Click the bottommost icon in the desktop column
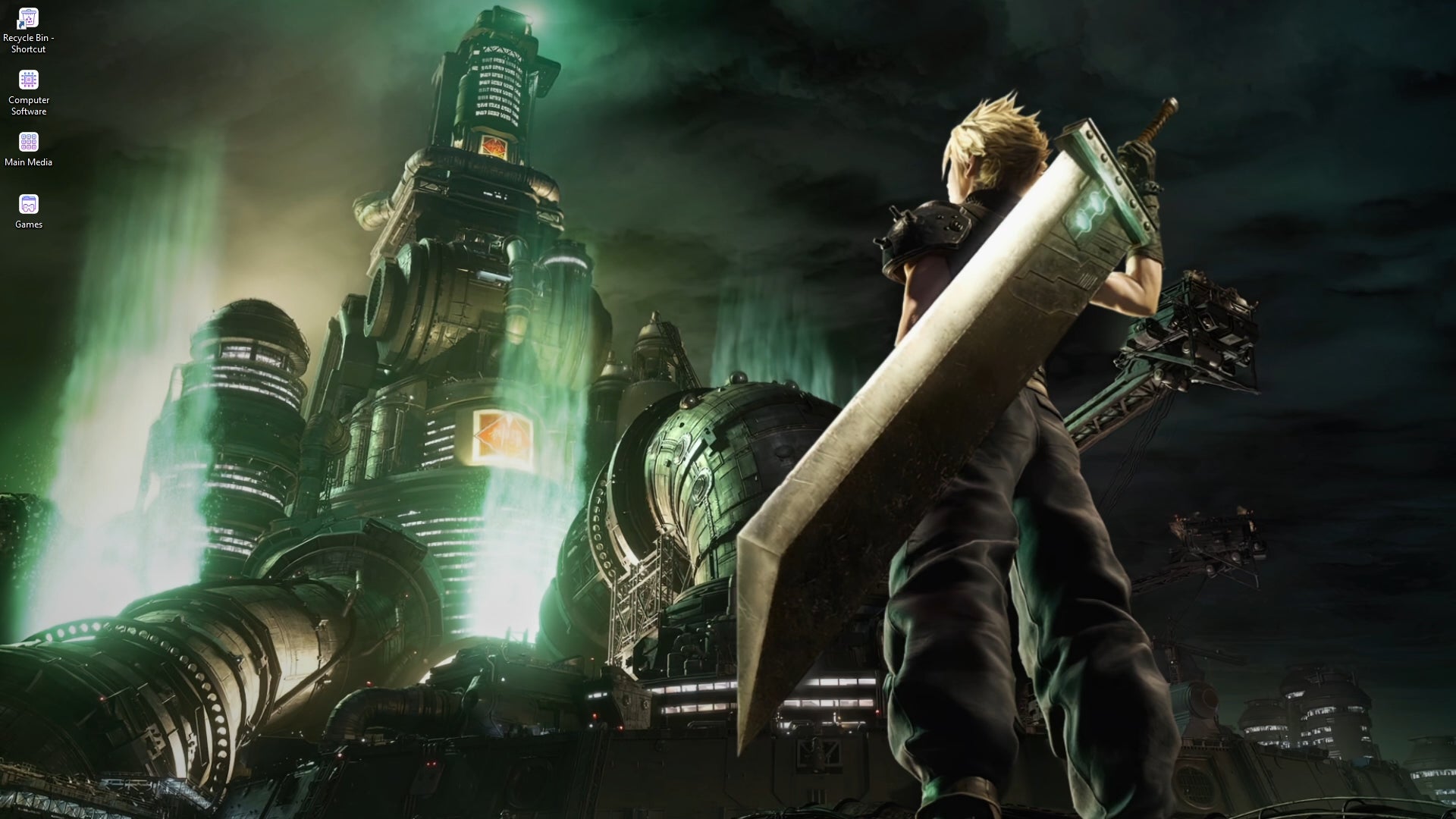The width and height of the screenshot is (1456, 819). [x=28, y=203]
